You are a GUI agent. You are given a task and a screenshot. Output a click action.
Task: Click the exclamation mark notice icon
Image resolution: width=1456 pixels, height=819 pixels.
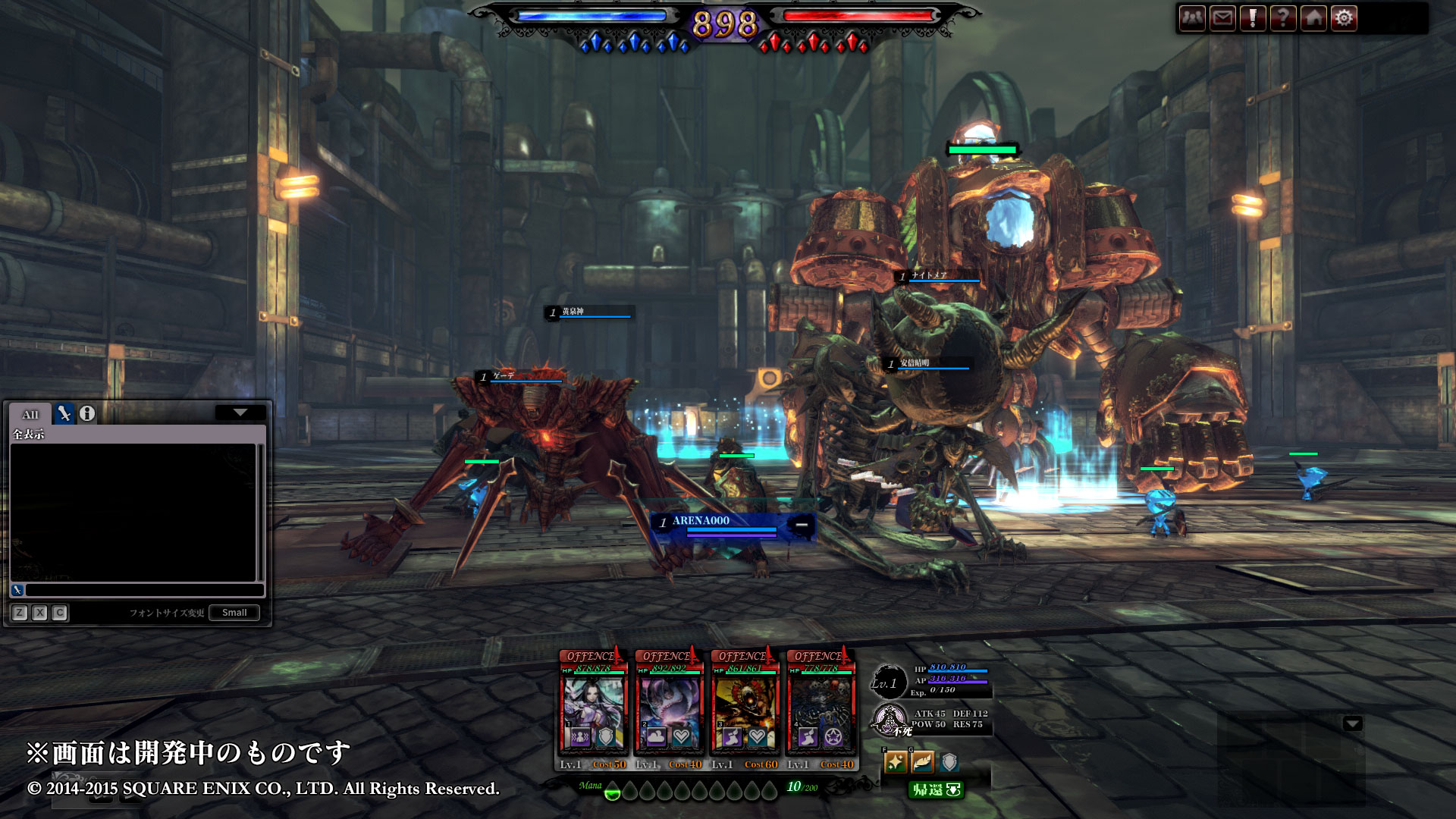(x=1253, y=18)
